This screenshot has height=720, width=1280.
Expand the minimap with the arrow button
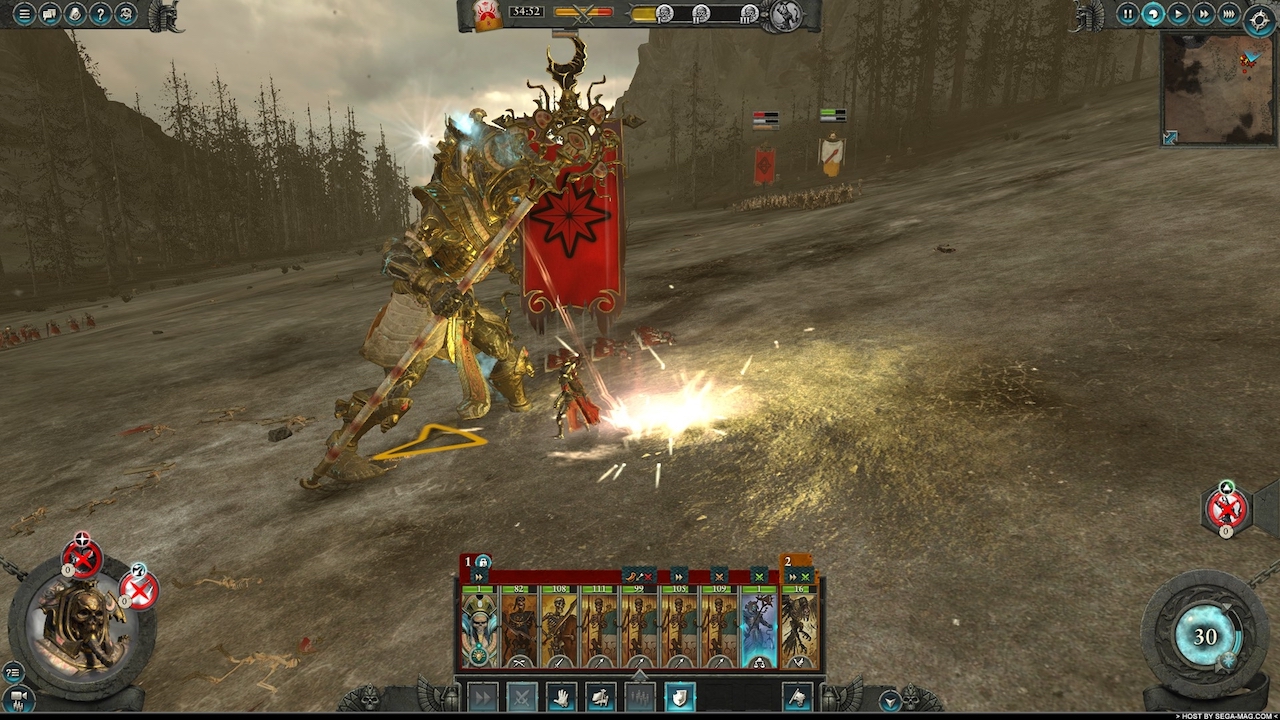tap(1170, 137)
